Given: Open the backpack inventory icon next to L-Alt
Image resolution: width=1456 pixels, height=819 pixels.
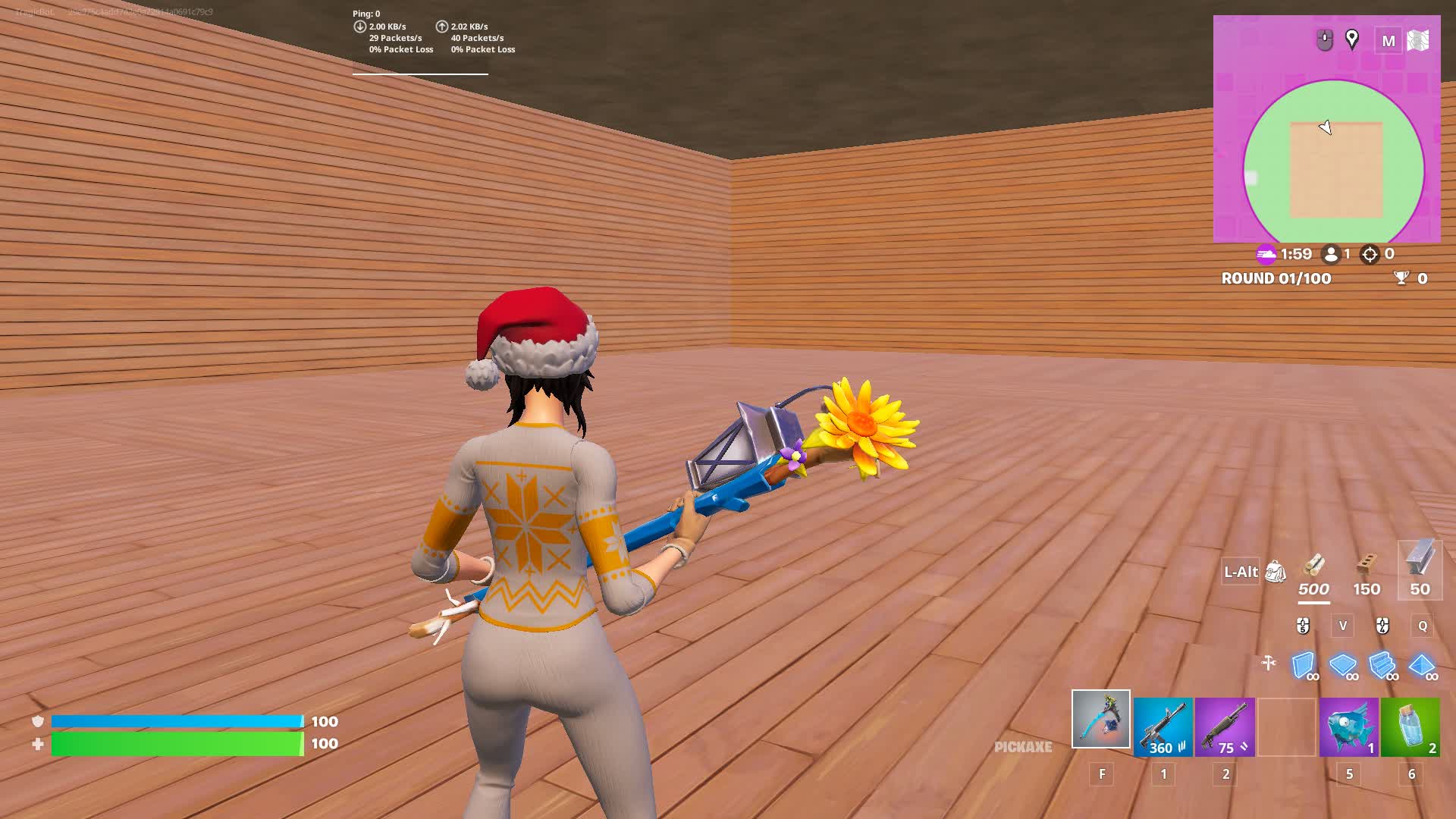Looking at the screenshot, I should coord(1276,571).
